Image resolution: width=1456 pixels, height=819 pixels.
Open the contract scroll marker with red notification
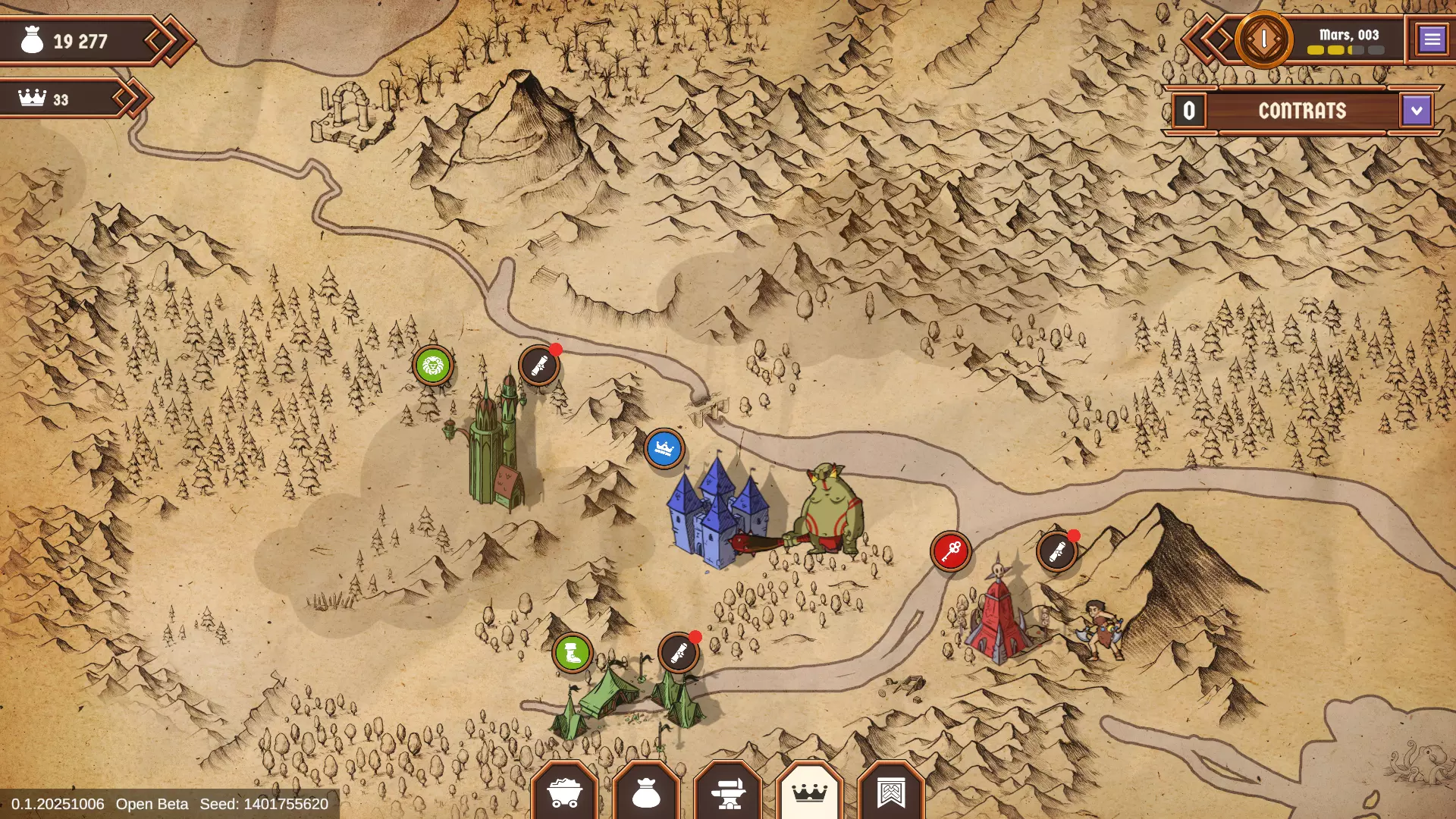tap(538, 366)
